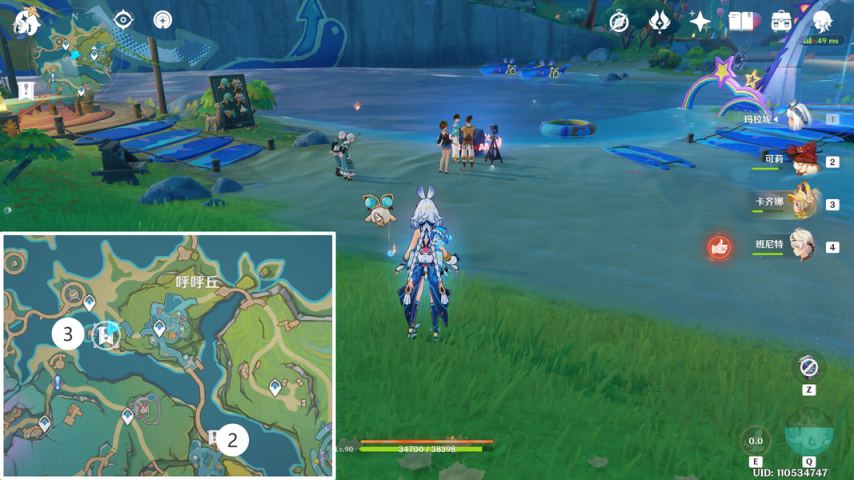The height and width of the screenshot is (480, 854).
Task: Open the backpack inventory
Action: pos(781,21)
